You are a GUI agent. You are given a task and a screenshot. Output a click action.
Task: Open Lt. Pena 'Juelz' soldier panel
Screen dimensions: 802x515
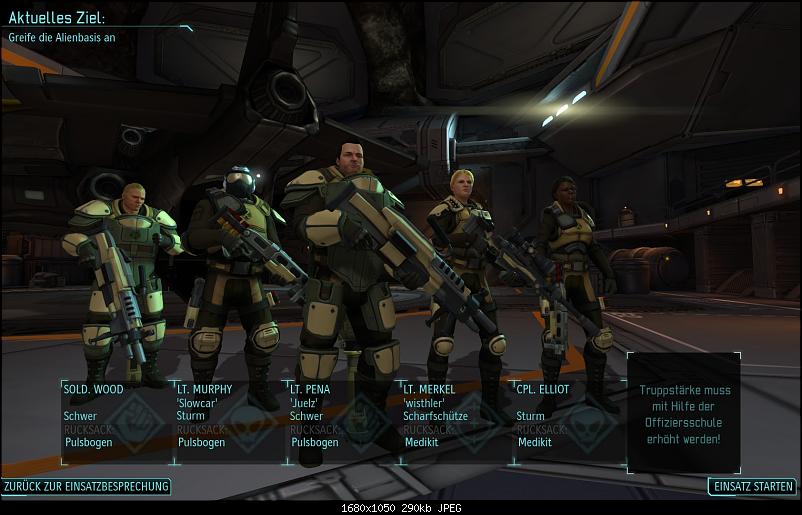tap(342, 421)
